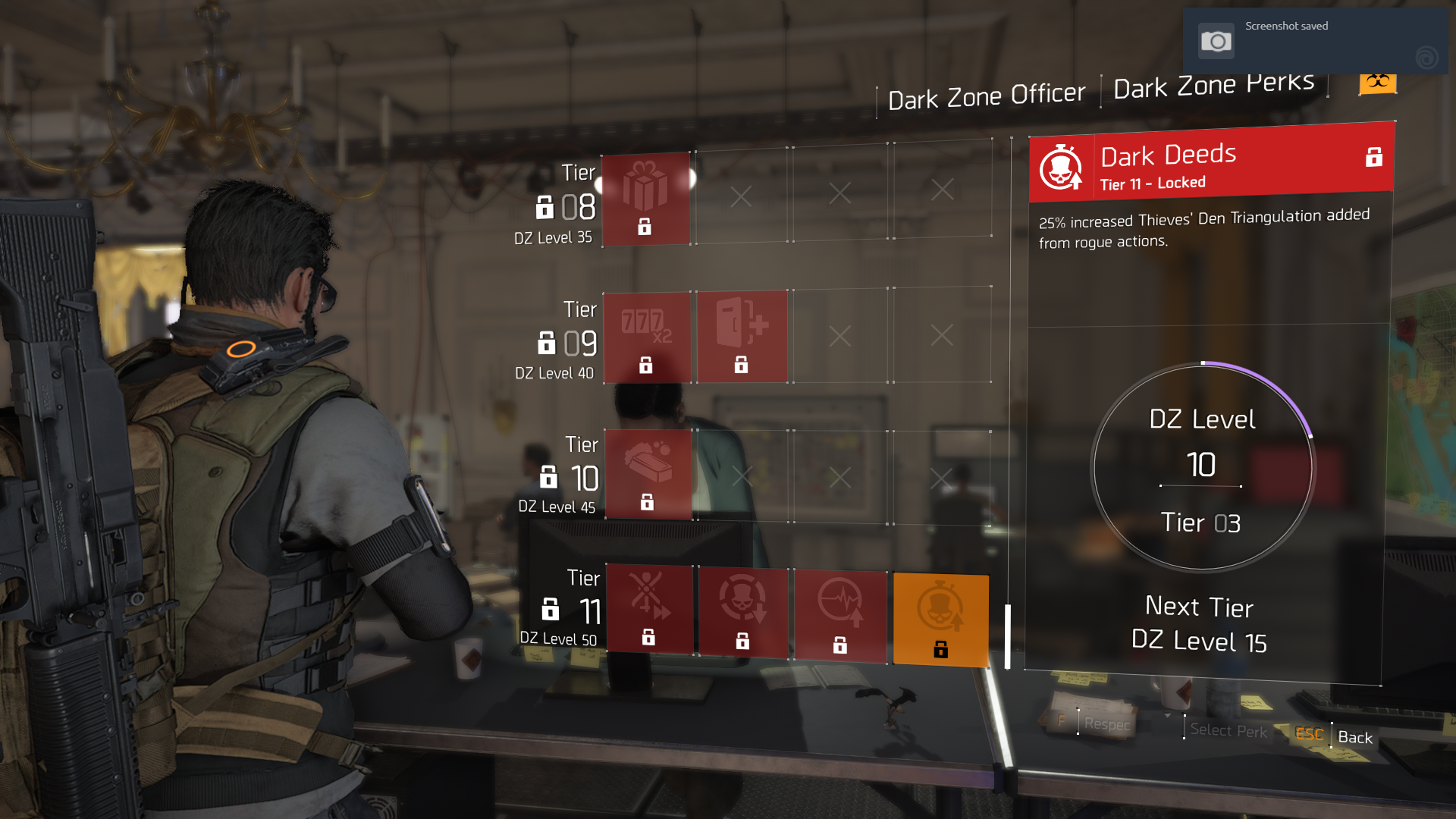Image resolution: width=1456 pixels, height=819 pixels.
Task: Click an empty X perk slot in Tier 09
Action: pos(840,334)
